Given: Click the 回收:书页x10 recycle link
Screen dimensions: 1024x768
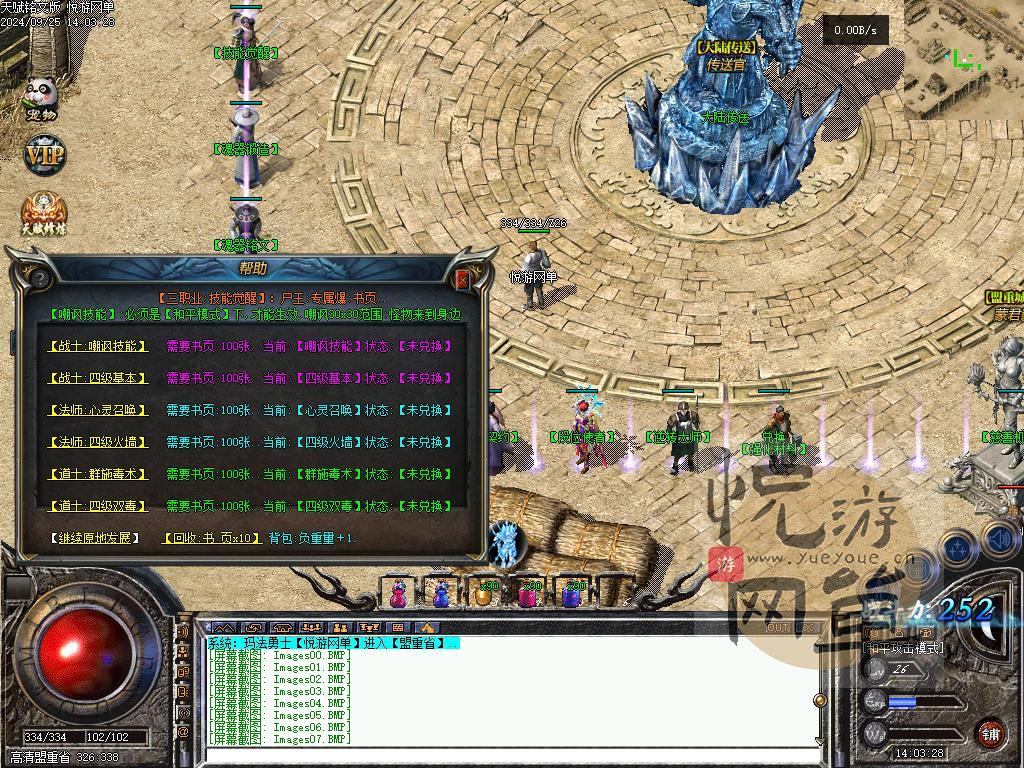Looking at the screenshot, I should tap(207, 538).
